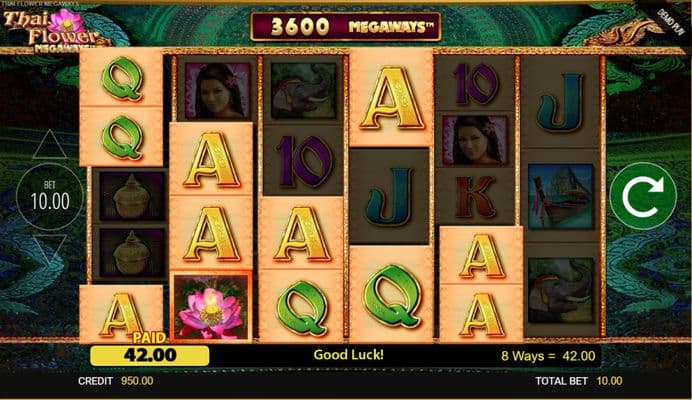Viewport: 692px width, 400px height.
Task: Open the 10.00 bet selector circle
Action: coord(48,199)
